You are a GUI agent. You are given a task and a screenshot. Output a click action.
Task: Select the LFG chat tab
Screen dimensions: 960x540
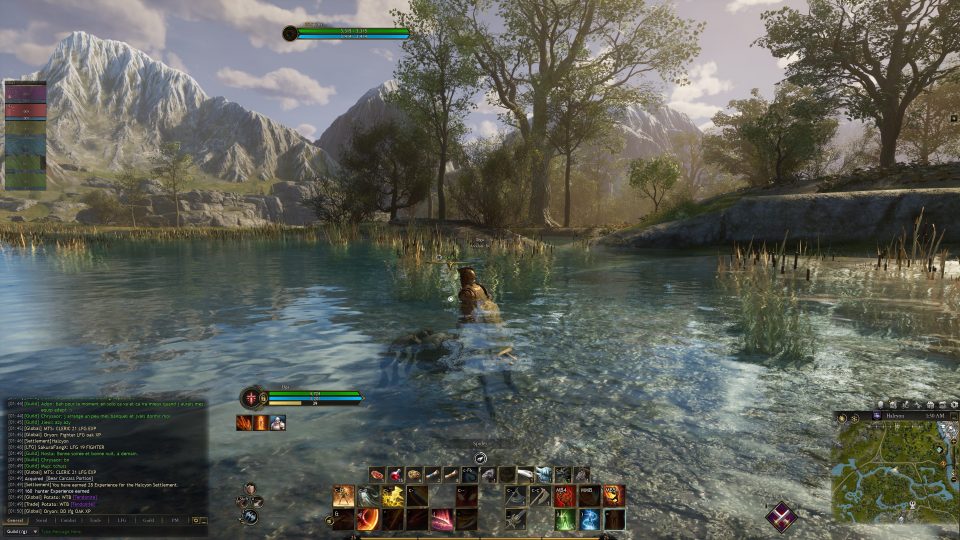tap(121, 520)
